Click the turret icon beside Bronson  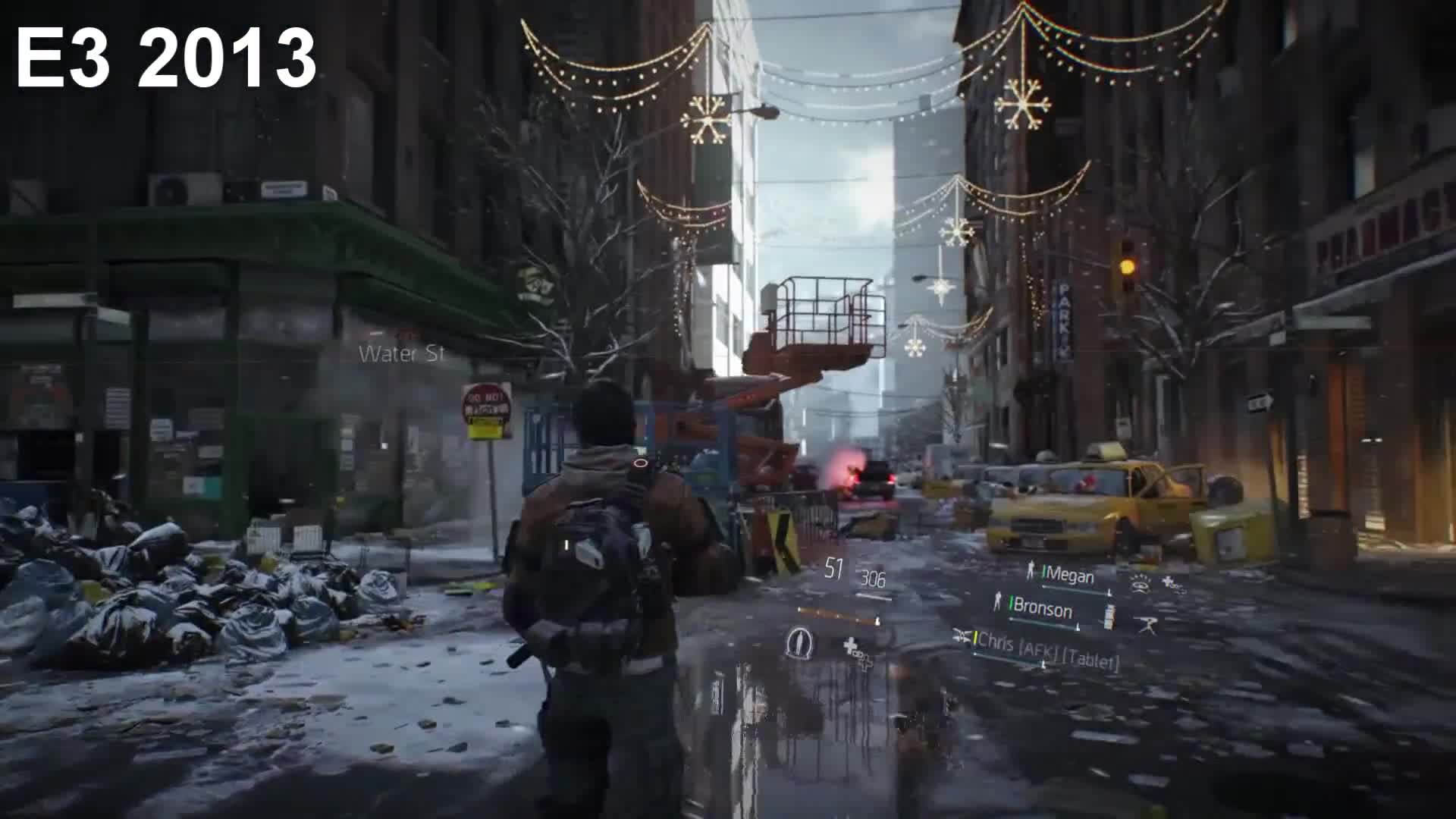pyautogui.click(x=1146, y=625)
